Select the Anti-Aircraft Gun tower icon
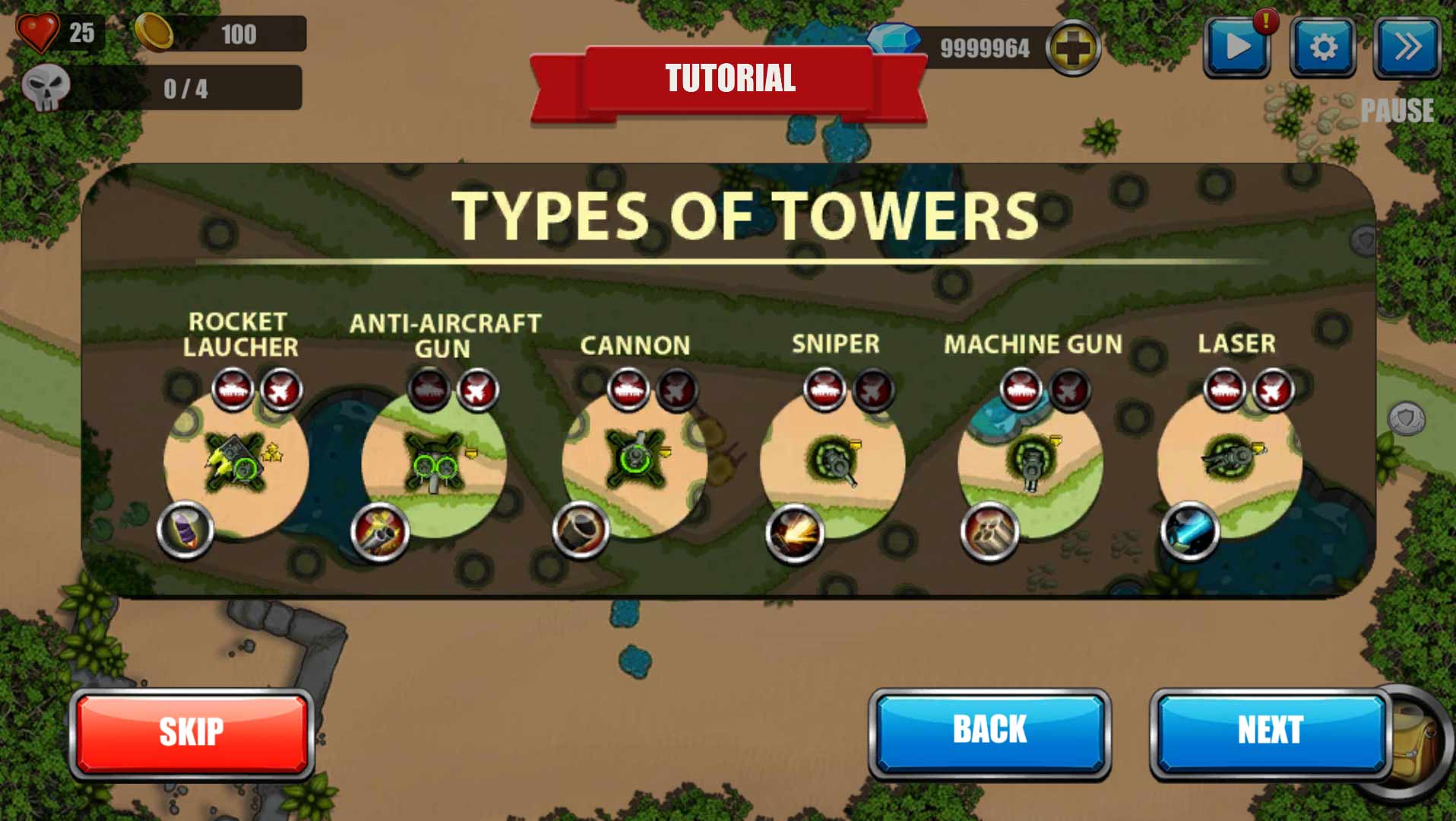This screenshot has width=1456, height=821. point(433,460)
